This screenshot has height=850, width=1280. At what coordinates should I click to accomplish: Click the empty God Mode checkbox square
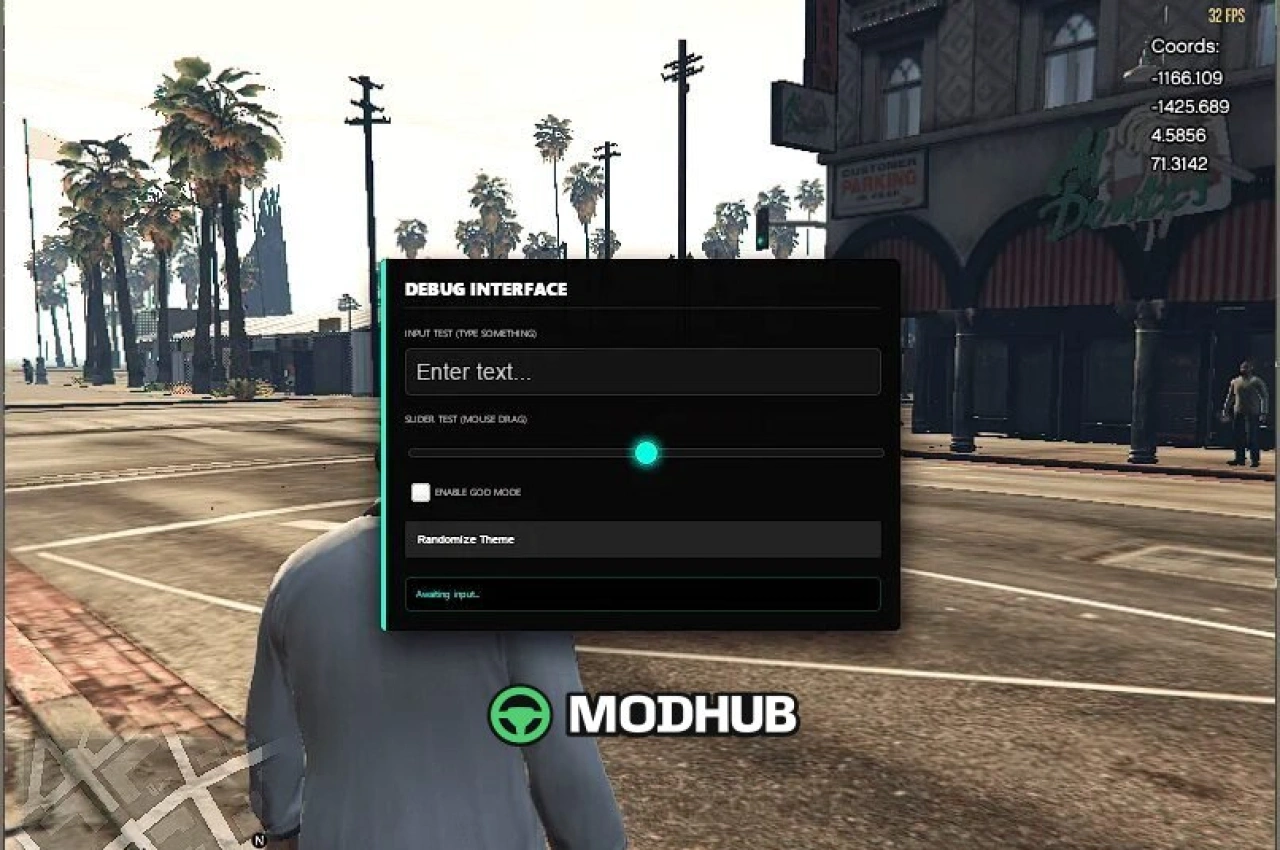(x=420, y=492)
